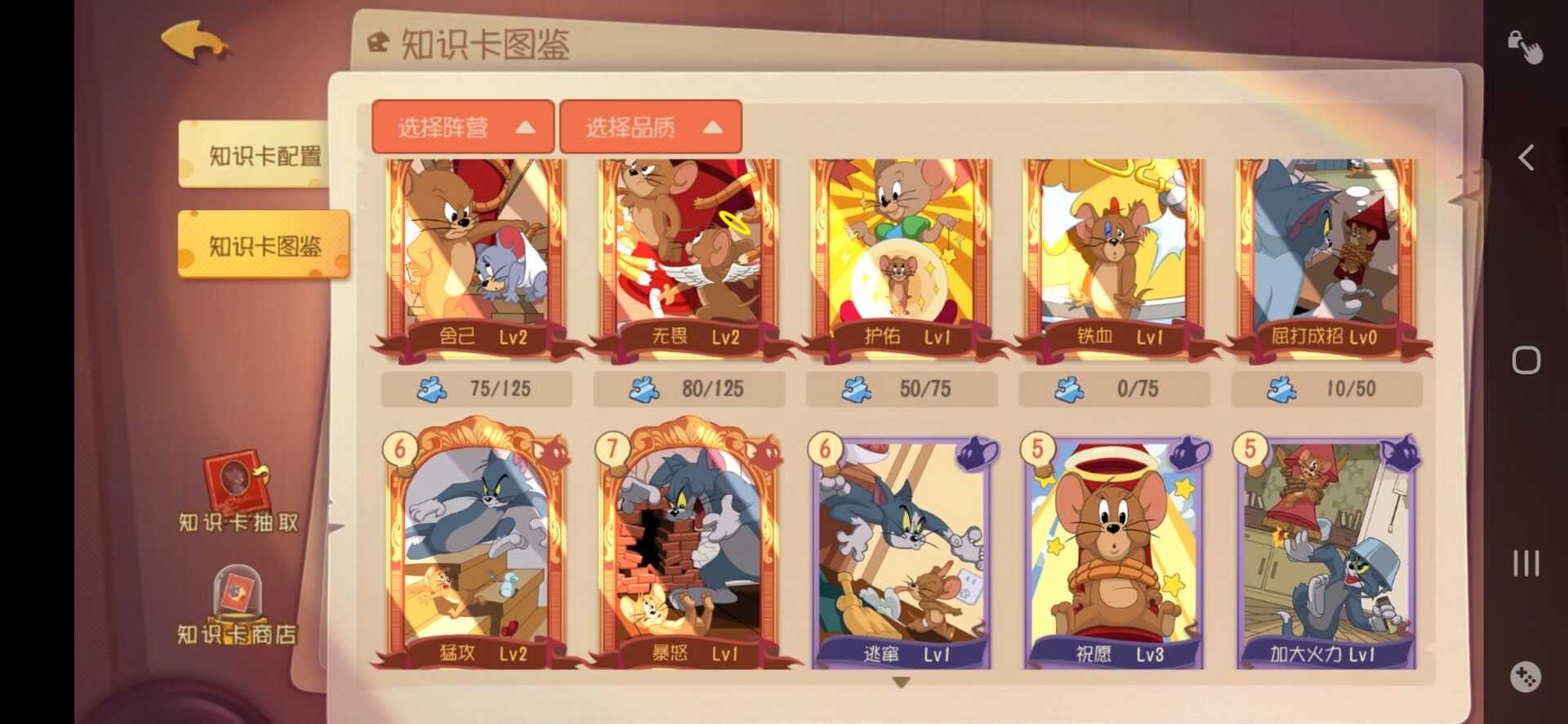Tap the screen rotation lock icon
The image size is (1568, 724).
[x=1526, y=45]
